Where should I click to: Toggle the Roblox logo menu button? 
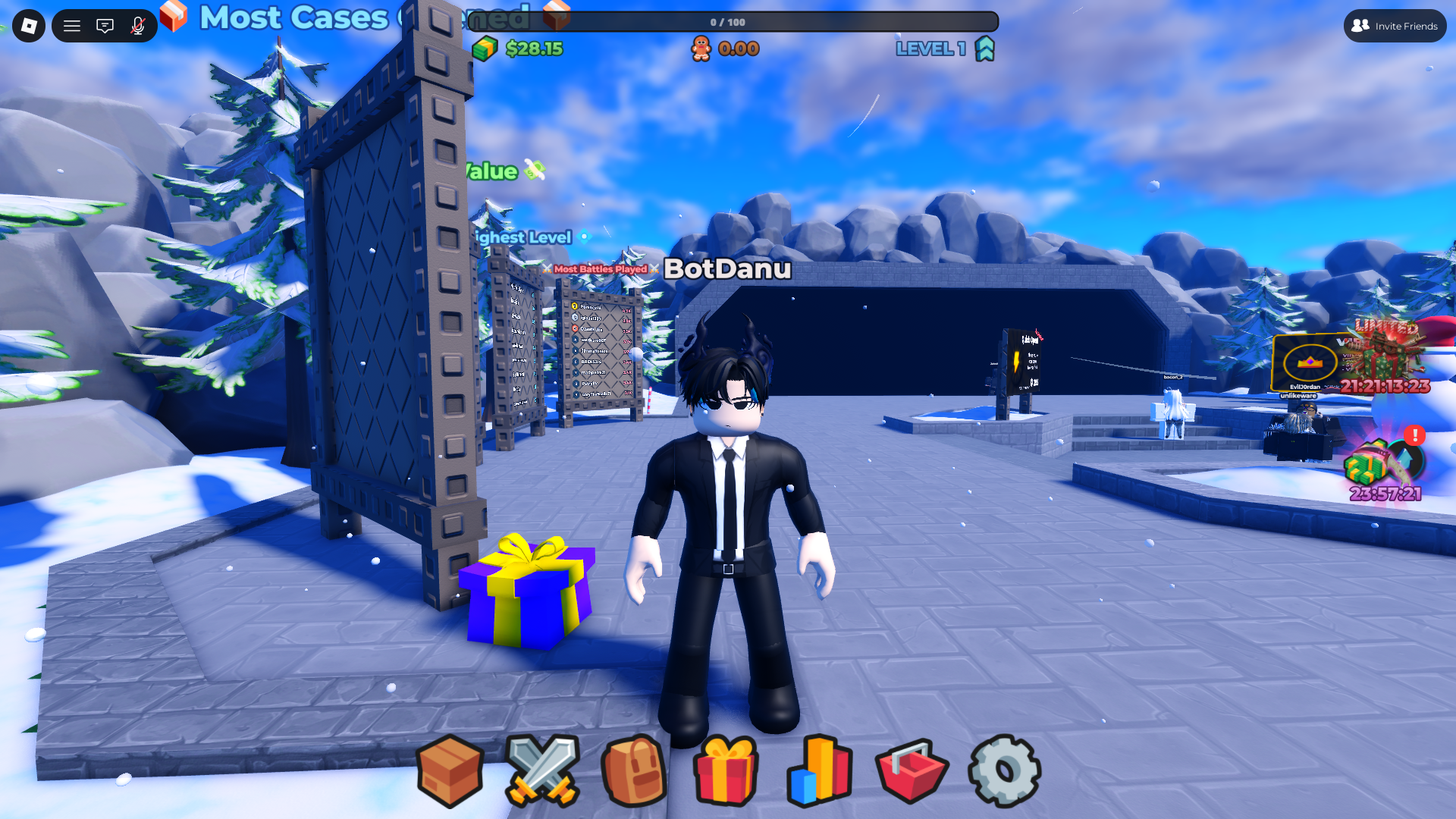click(x=28, y=25)
